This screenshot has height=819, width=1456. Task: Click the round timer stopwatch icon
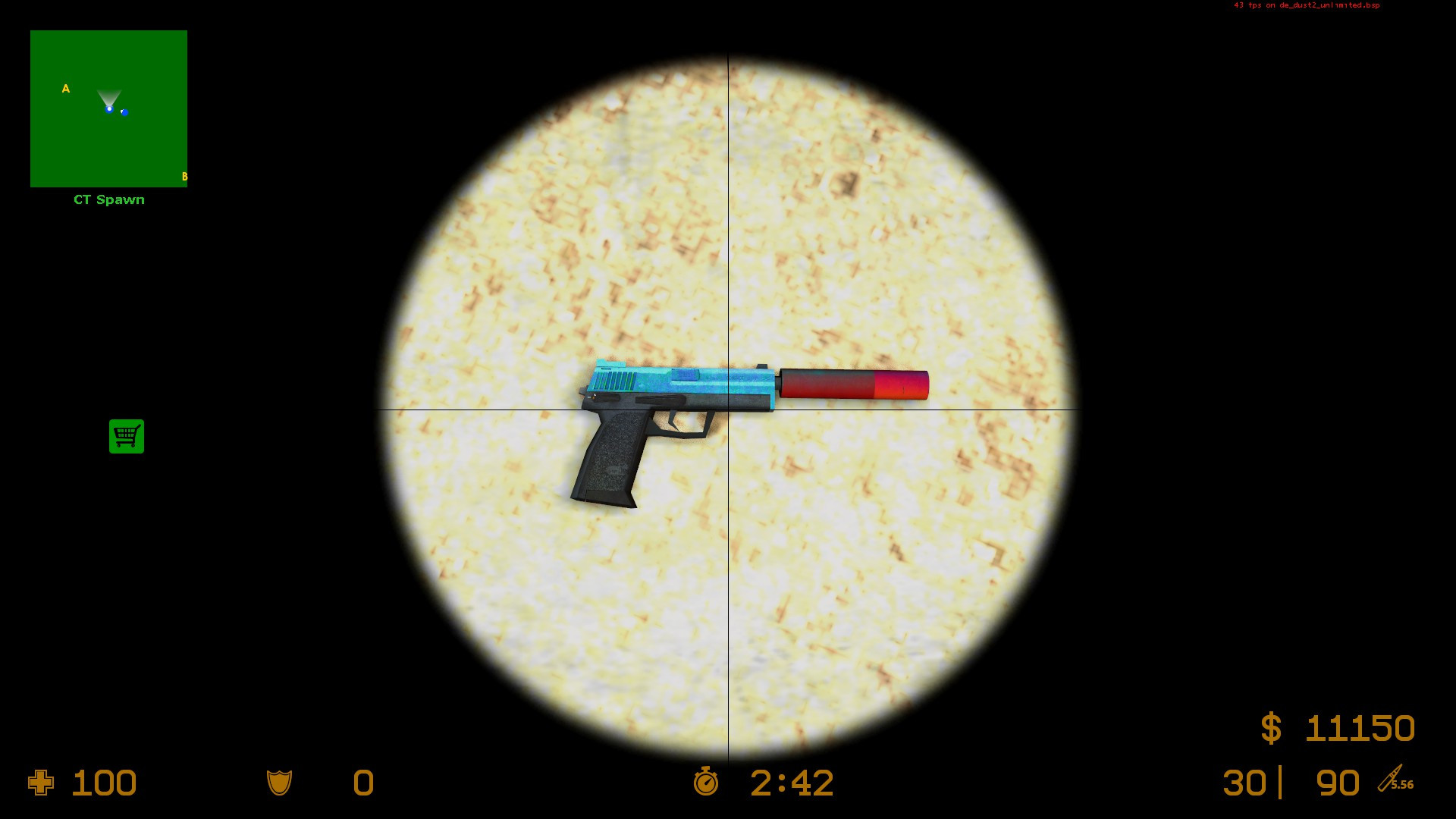[704, 783]
